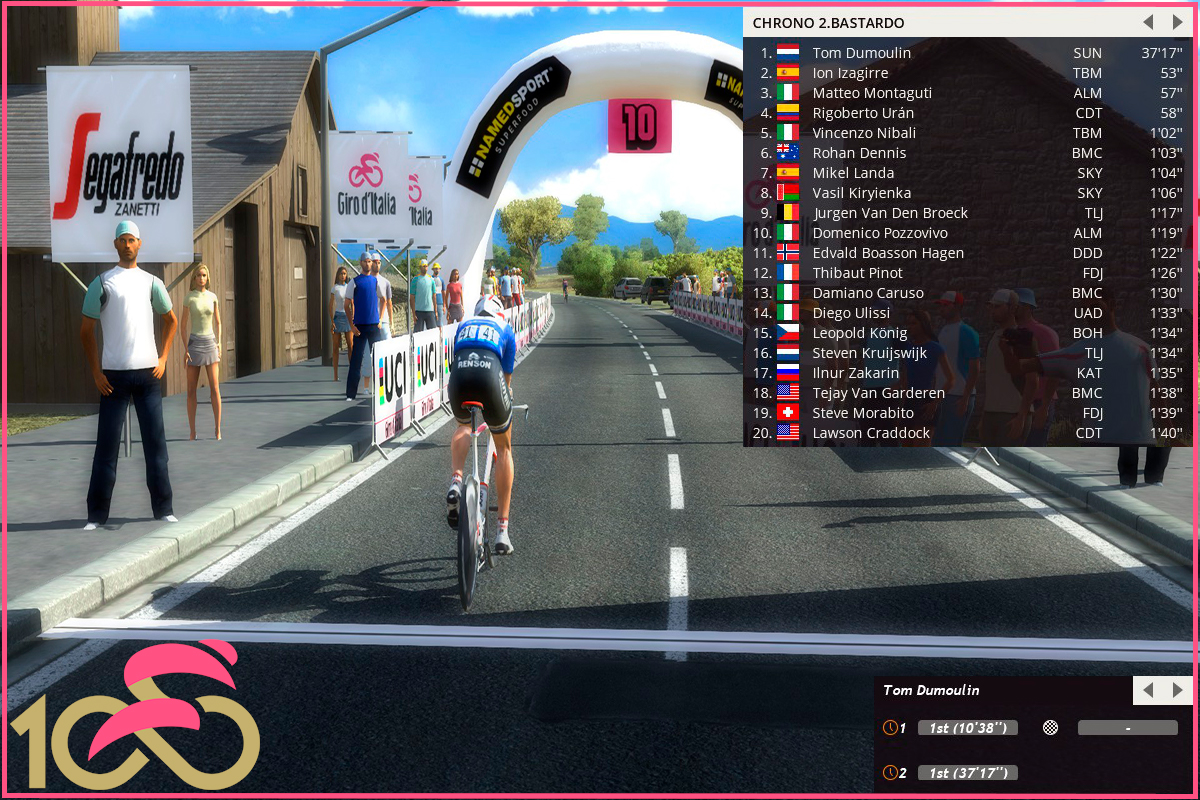Image resolution: width=1200 pixels, height=800 pixels.
Task: Select Vincenzo Nibali's standings row
Action: point(864,133)
